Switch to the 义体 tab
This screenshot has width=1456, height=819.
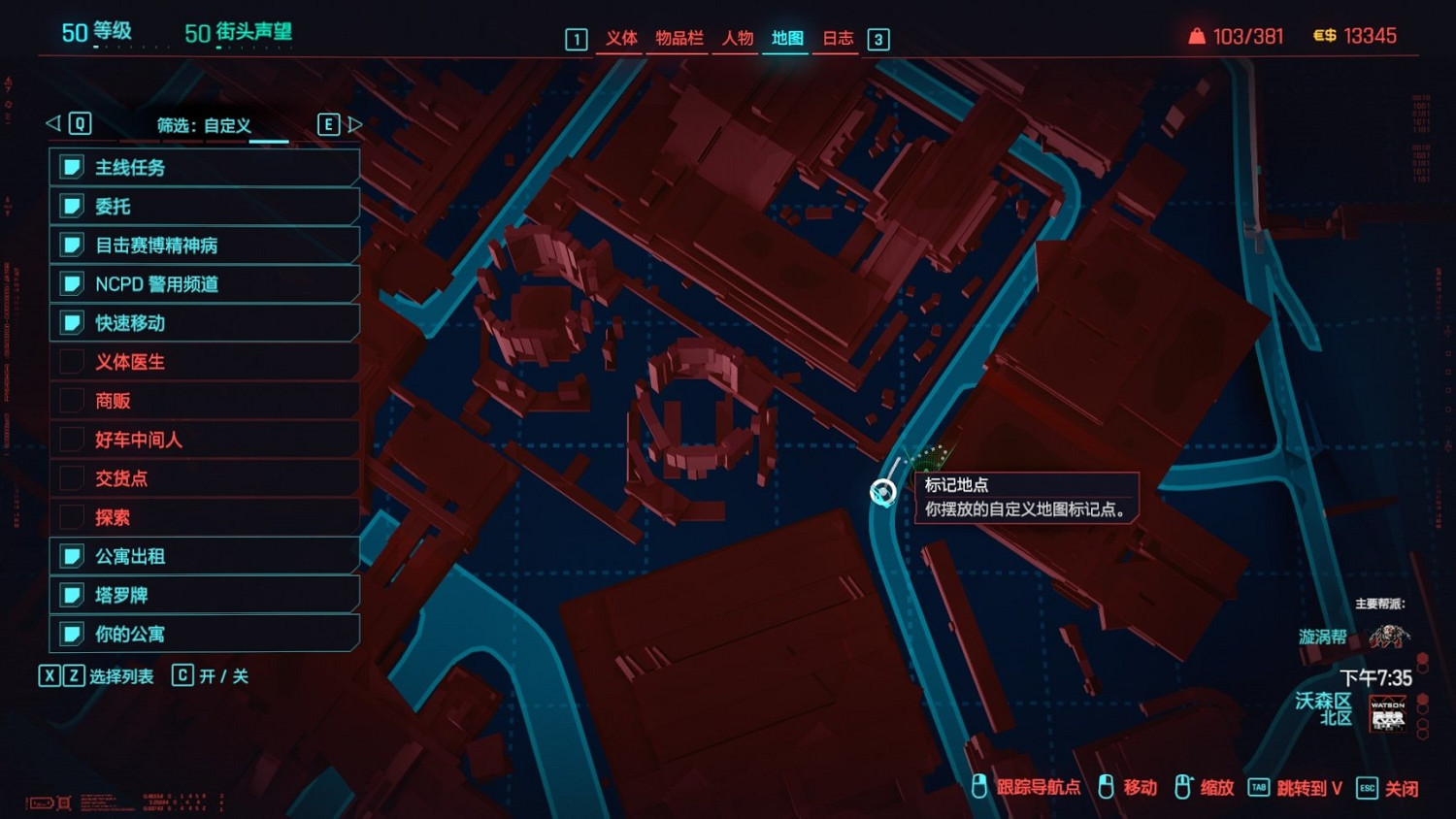point(621,39)
